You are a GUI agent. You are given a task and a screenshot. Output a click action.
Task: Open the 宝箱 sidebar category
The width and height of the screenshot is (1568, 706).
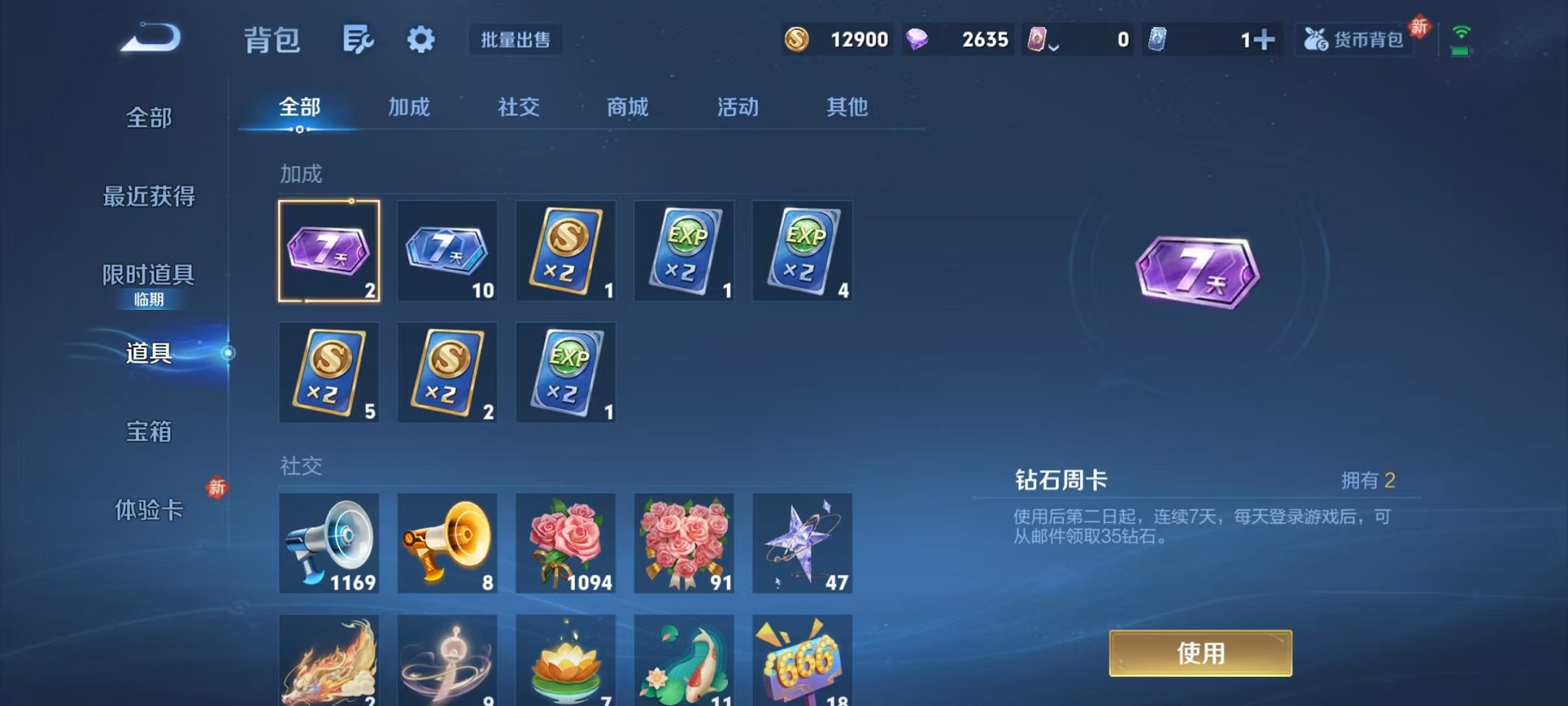point(148,433)
